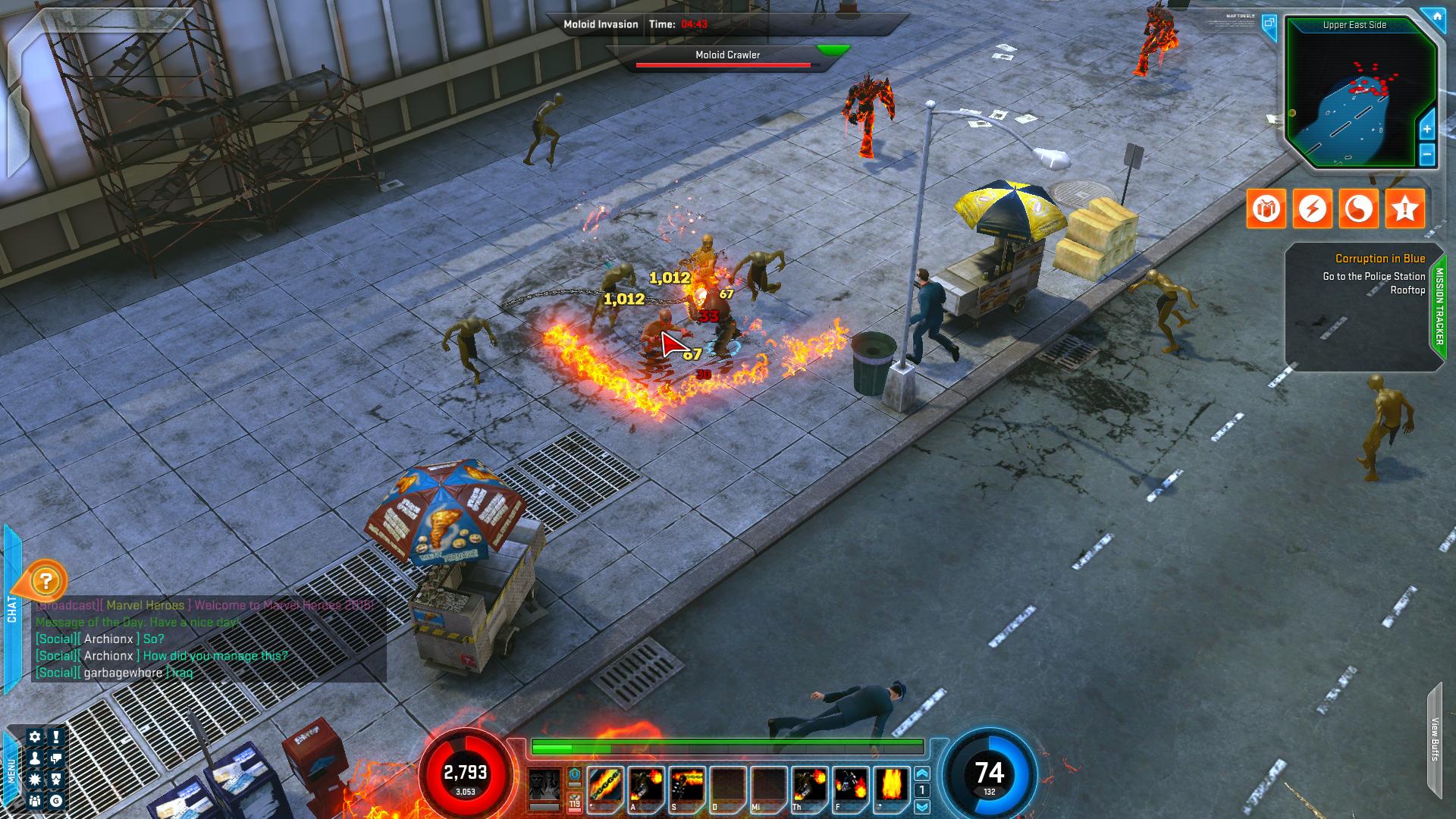This screenshot has width=1456, height=819.
Task: Open the orange lightning bolt notification
Action: point(1312,209)
